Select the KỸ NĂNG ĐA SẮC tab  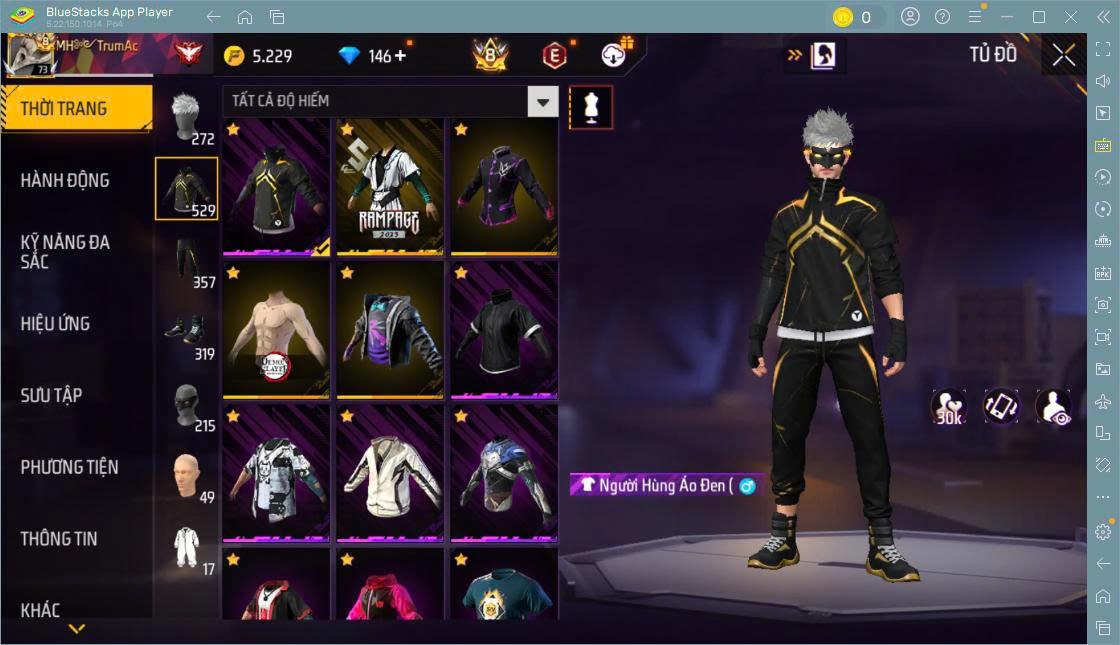[x=65, y=252]
